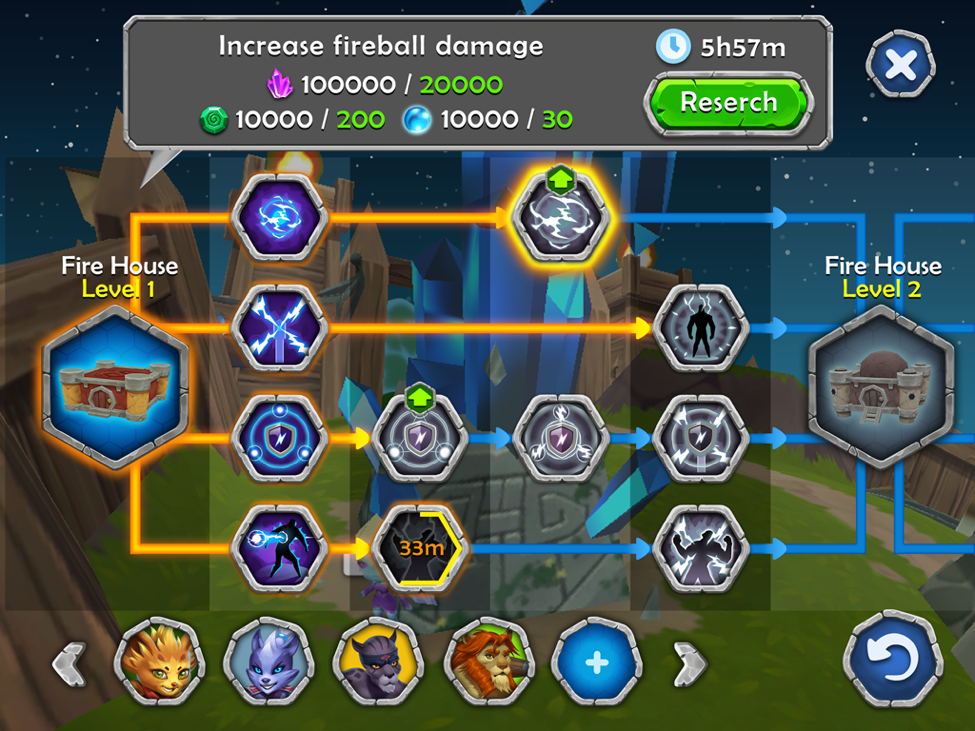Select the orange cat hero portrait
The image size is (975, 731).
click(159, 662)
